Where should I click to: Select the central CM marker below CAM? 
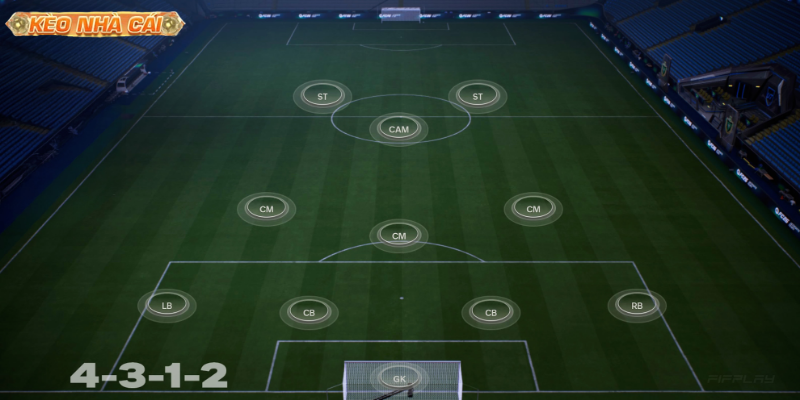[x=399, y=236]
